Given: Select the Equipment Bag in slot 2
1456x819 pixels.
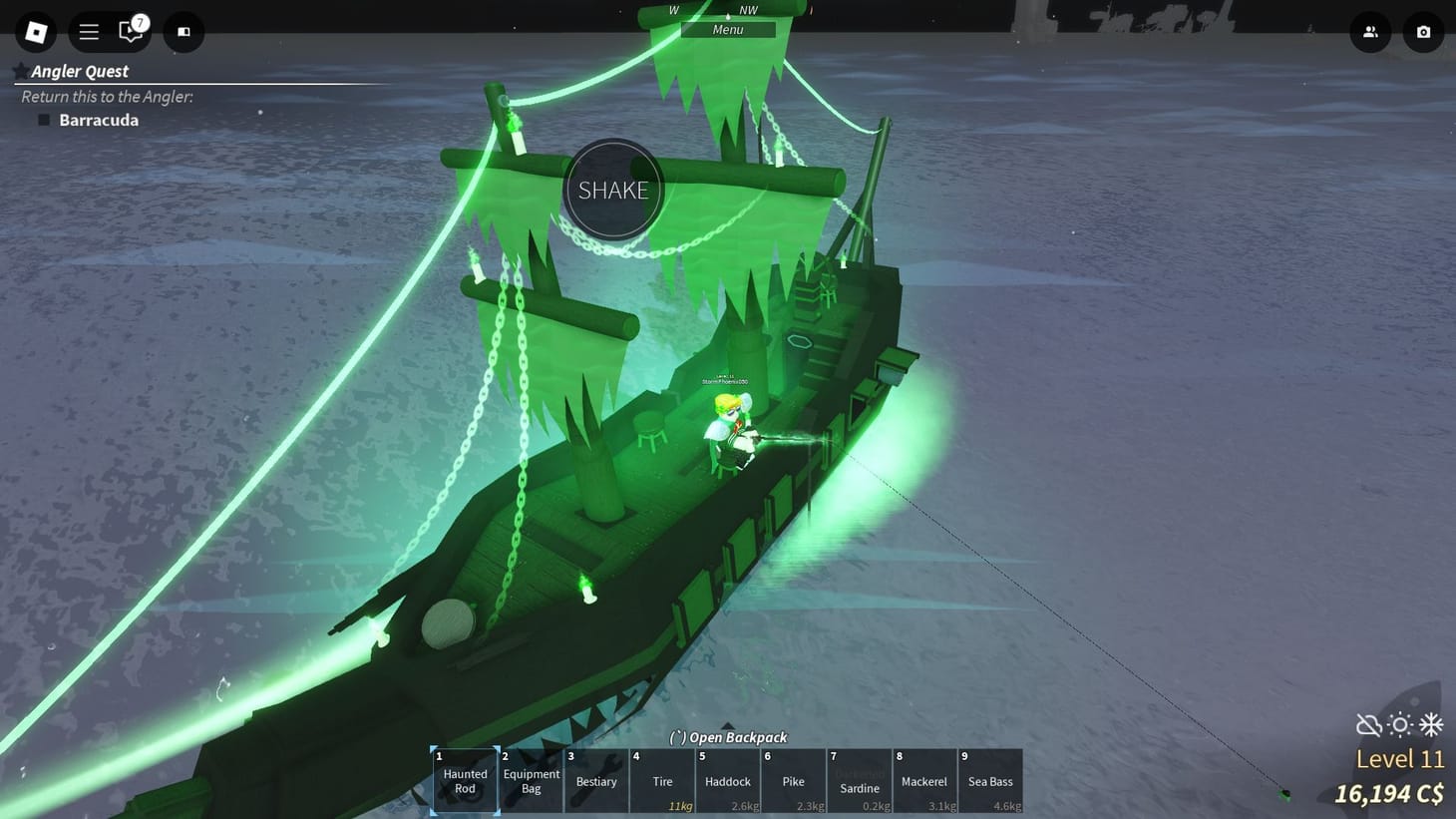Looking at the screenshot, I should (x=531, y=780).
